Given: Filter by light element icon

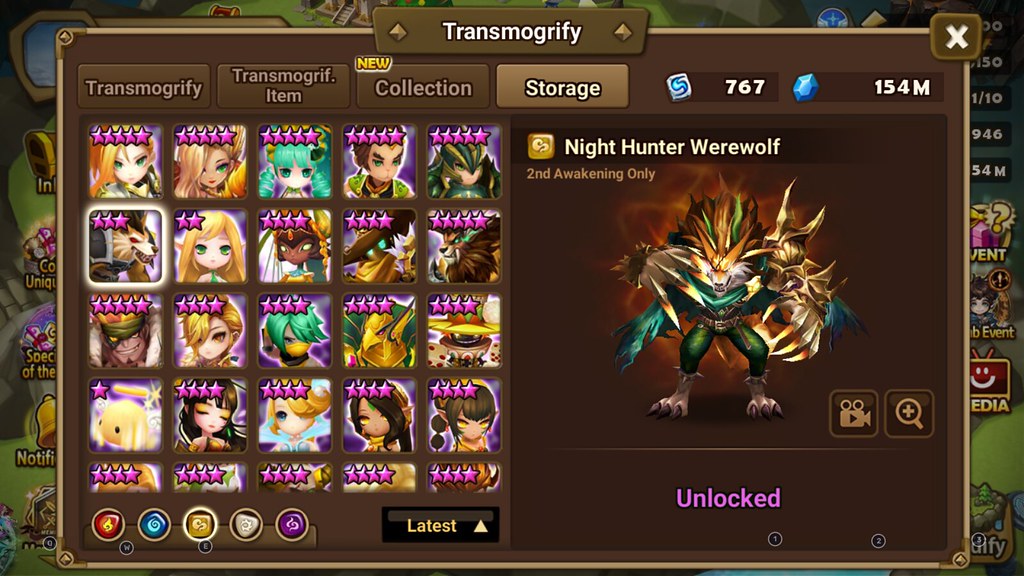Looking at the screenshot, I should pyautogui.click(x=246, y=524).
